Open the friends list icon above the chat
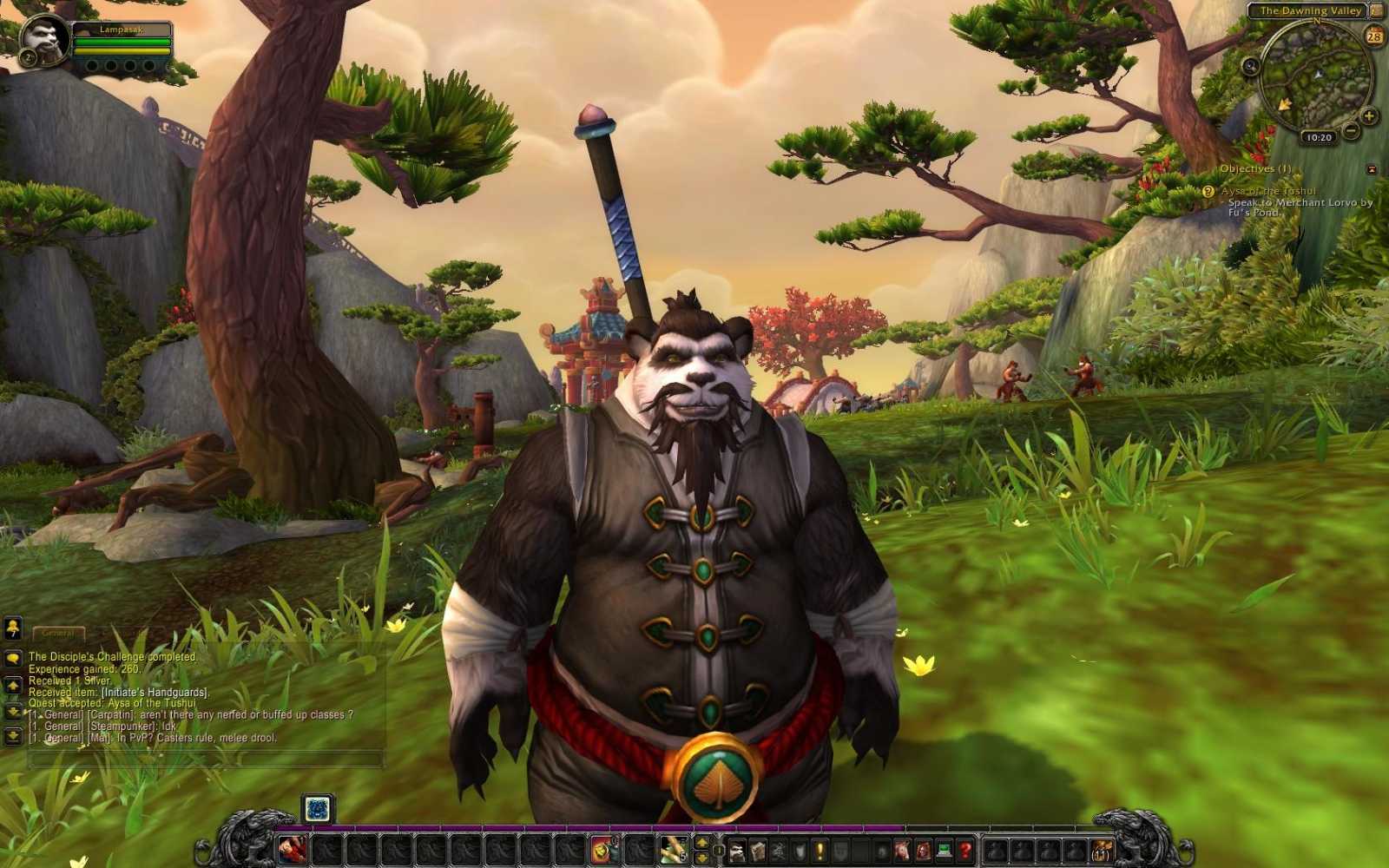 coord(11,628)
